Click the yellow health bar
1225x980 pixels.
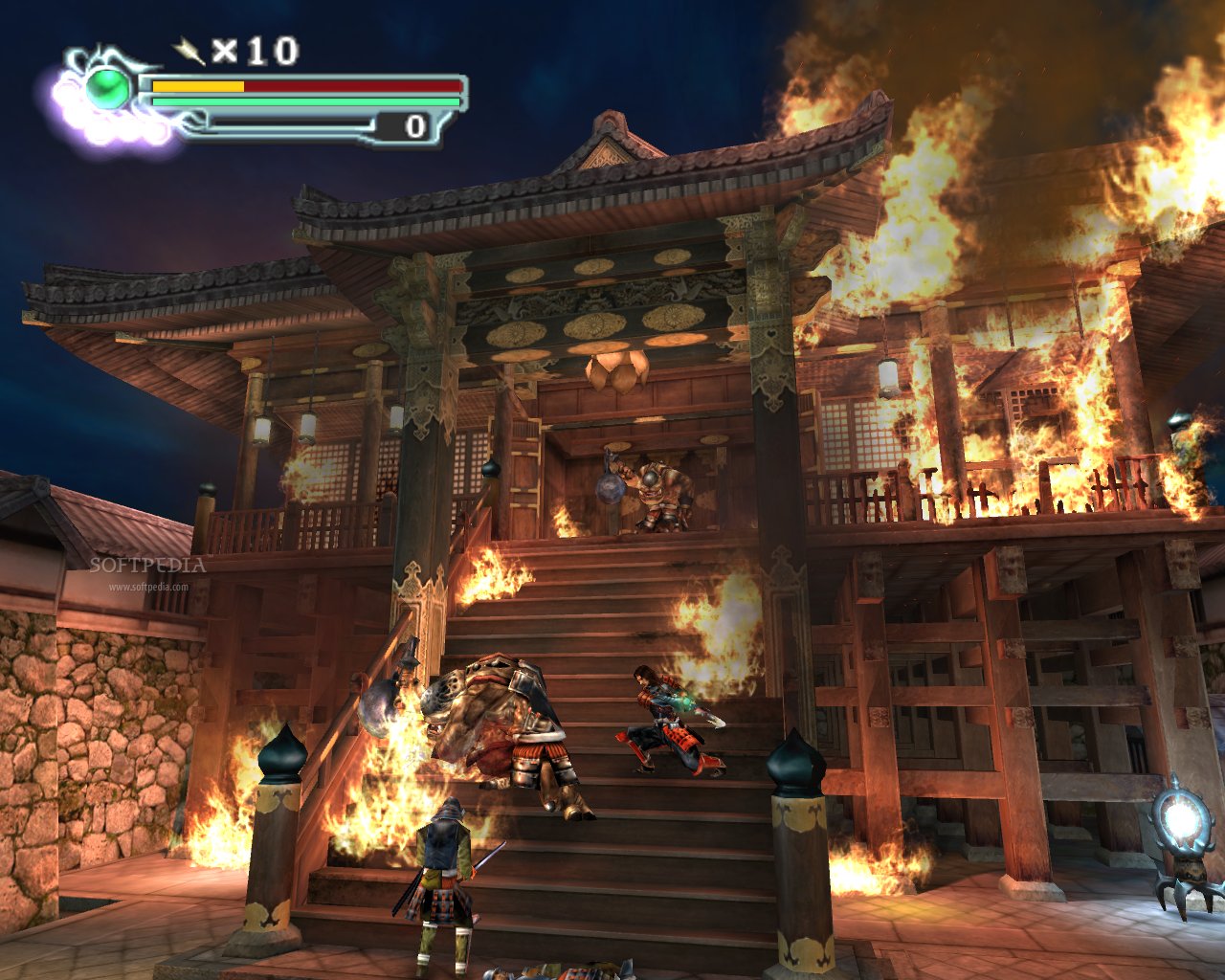click(196, 86)
